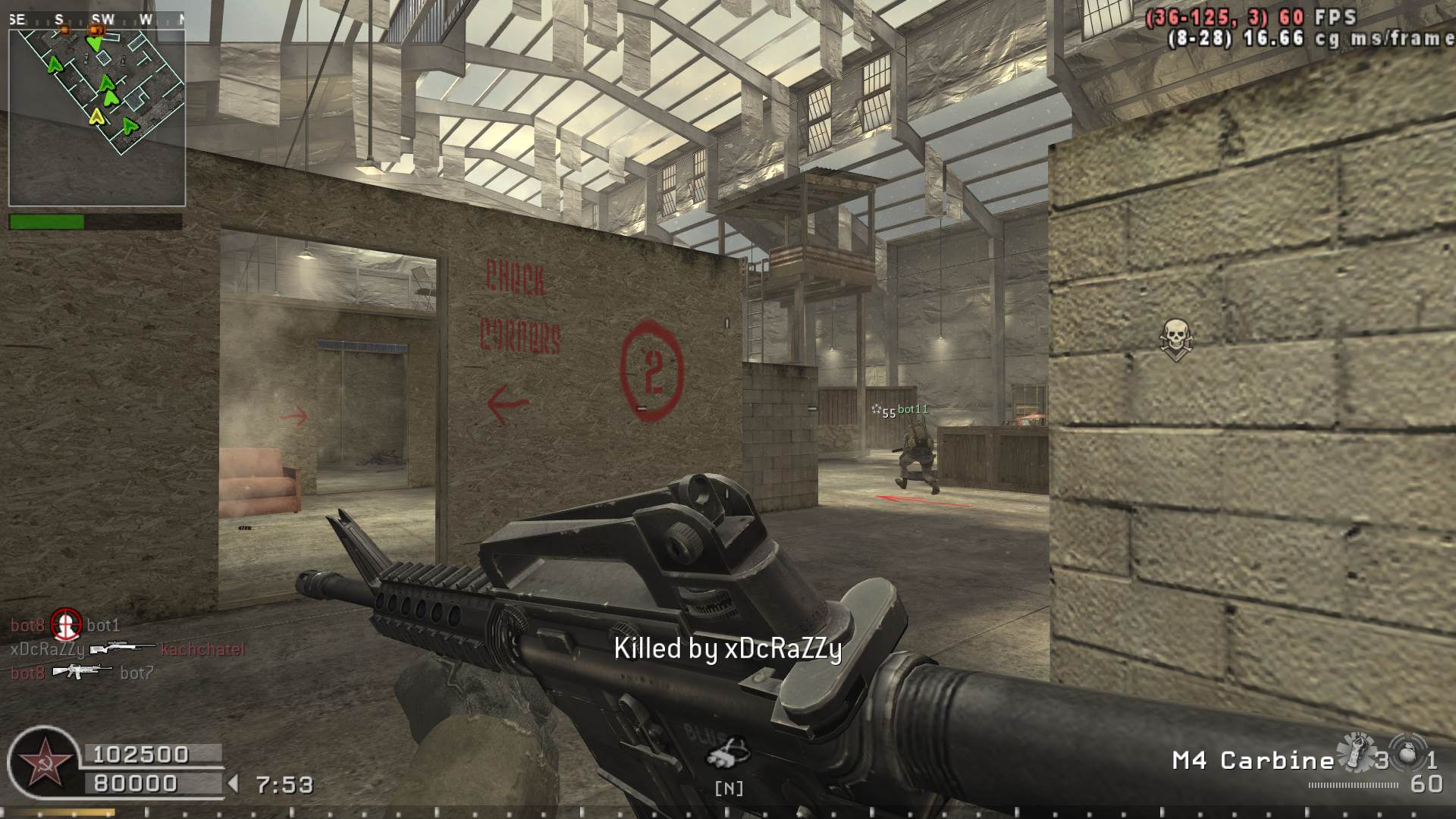Screen dimensions: 1456x819
Task: Select the headshot icon in the killfeed
Action: point(65,625)
